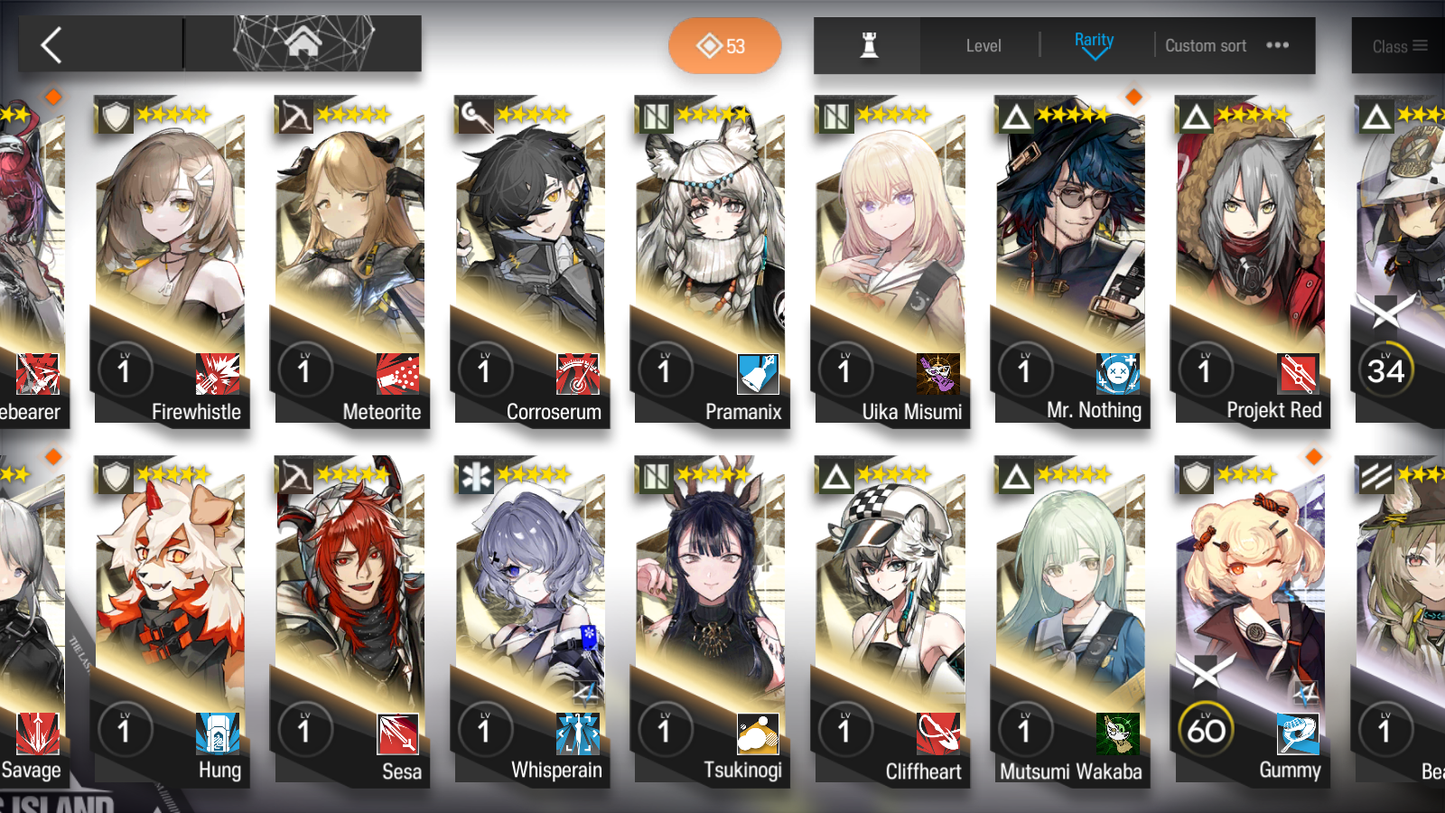Click the orange originite count showing 53
Image resolution: width=1445 pixels, height=813 pixels.
coord(725,46)
